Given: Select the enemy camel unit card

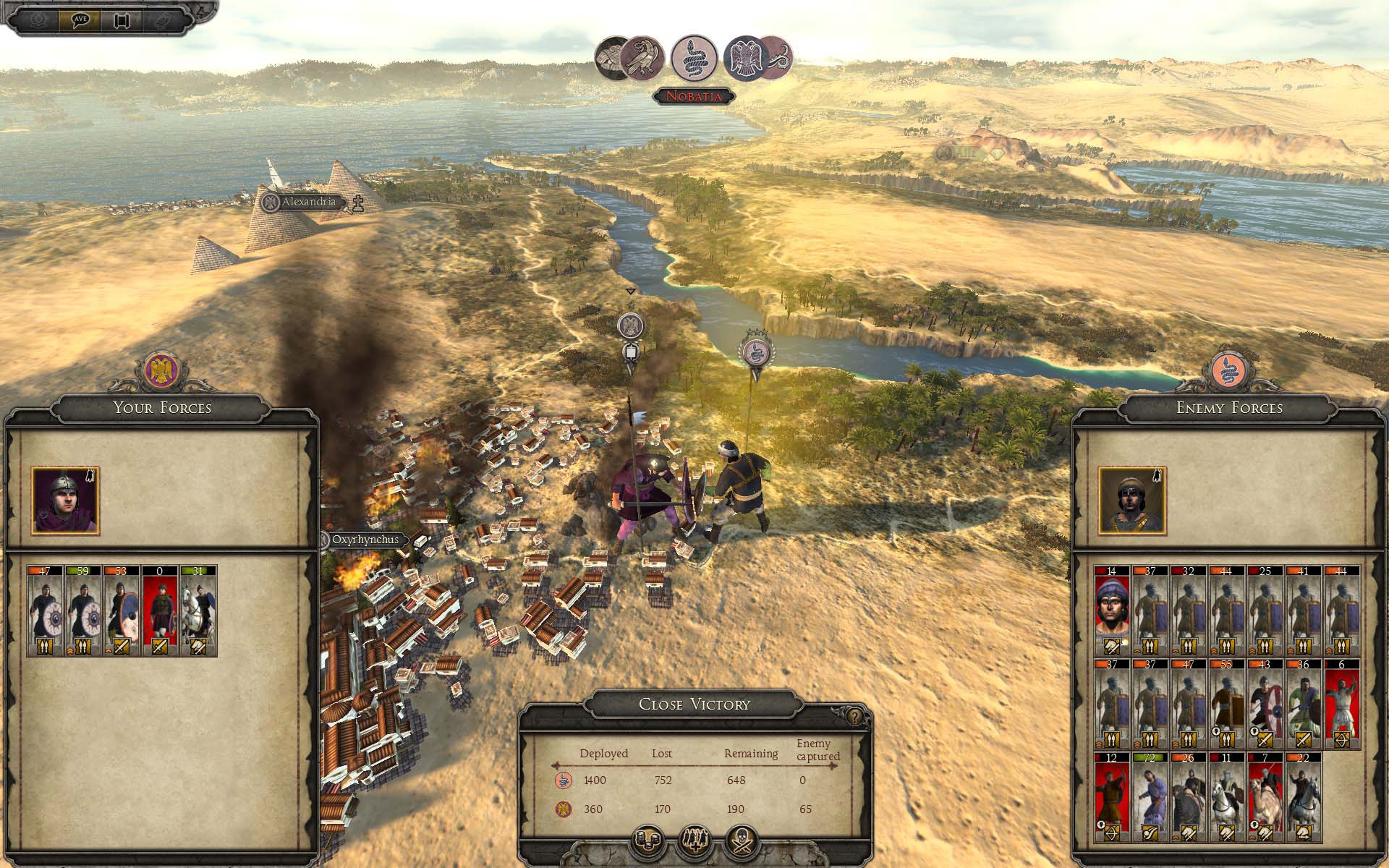Looking at the screenshot, I should [x=1265, y=798].
